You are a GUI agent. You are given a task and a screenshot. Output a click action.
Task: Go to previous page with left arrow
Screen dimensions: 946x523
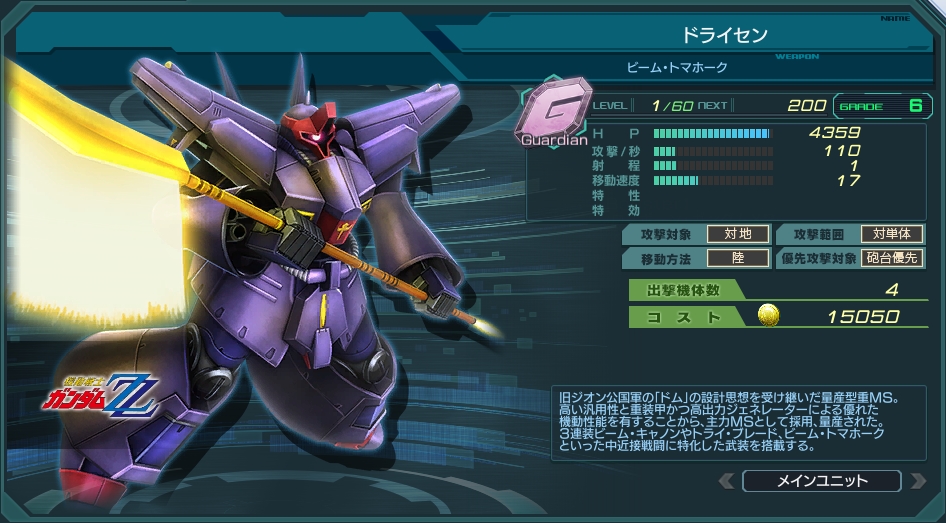point(727,481)
